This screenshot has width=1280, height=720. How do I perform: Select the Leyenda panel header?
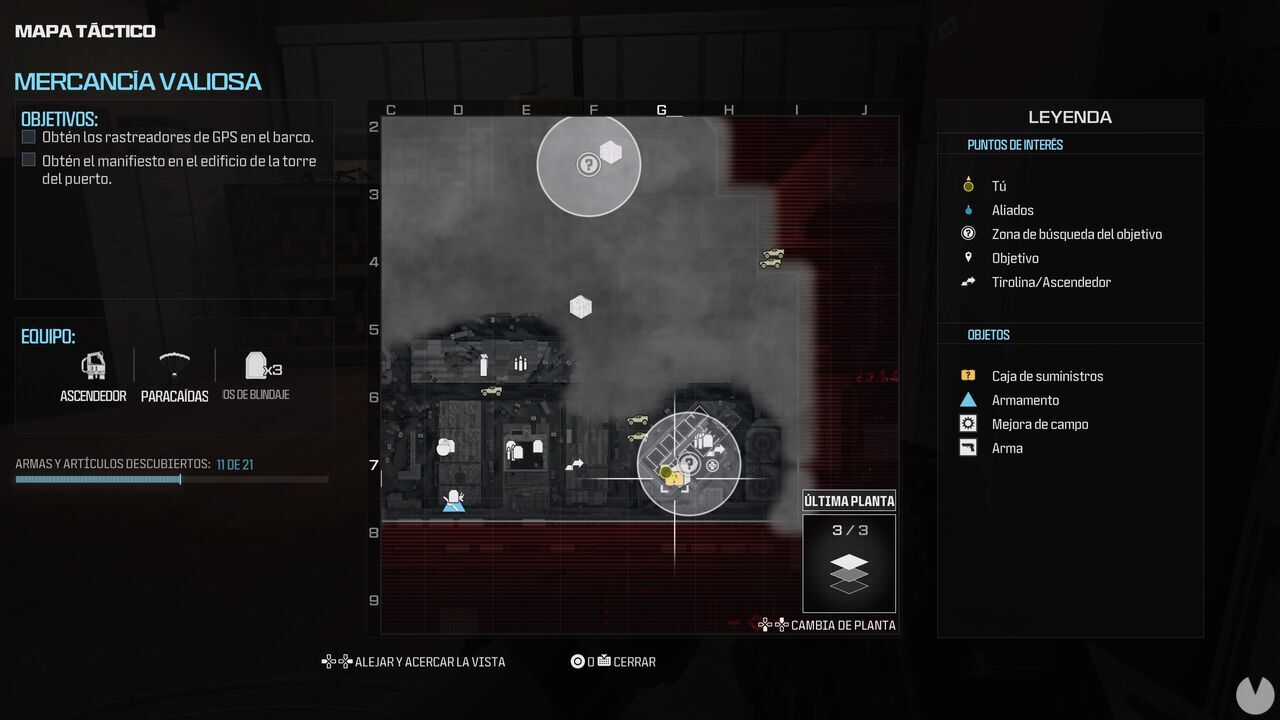click(1068, 117)
